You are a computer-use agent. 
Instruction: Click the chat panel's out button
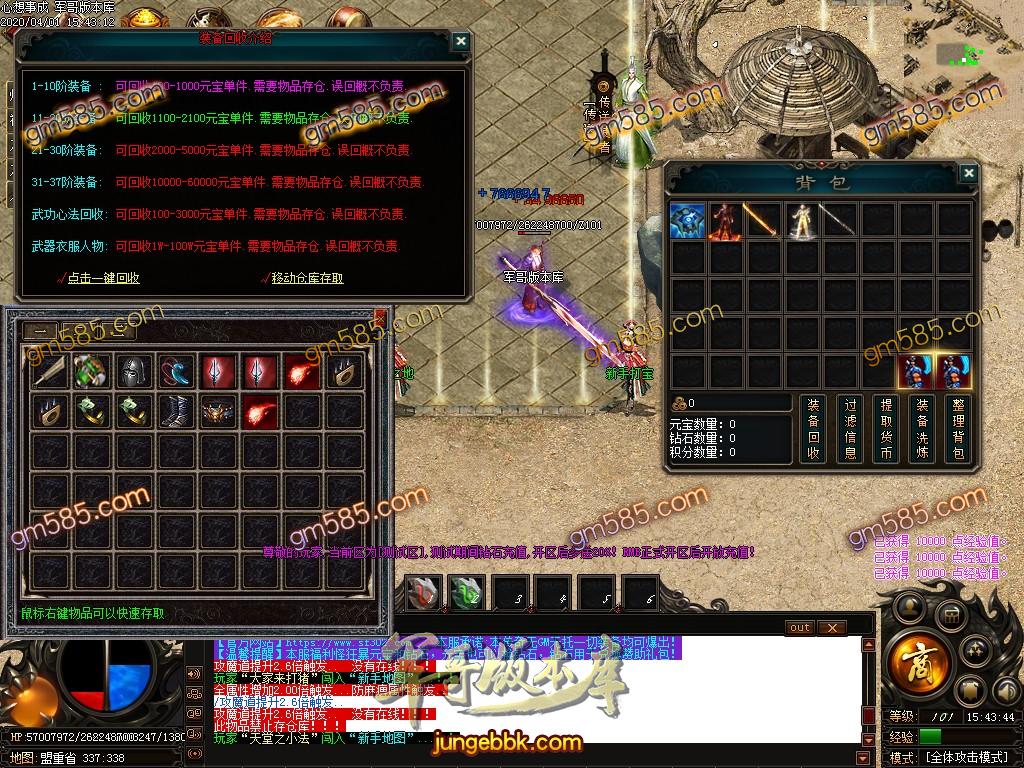[800, 628]
